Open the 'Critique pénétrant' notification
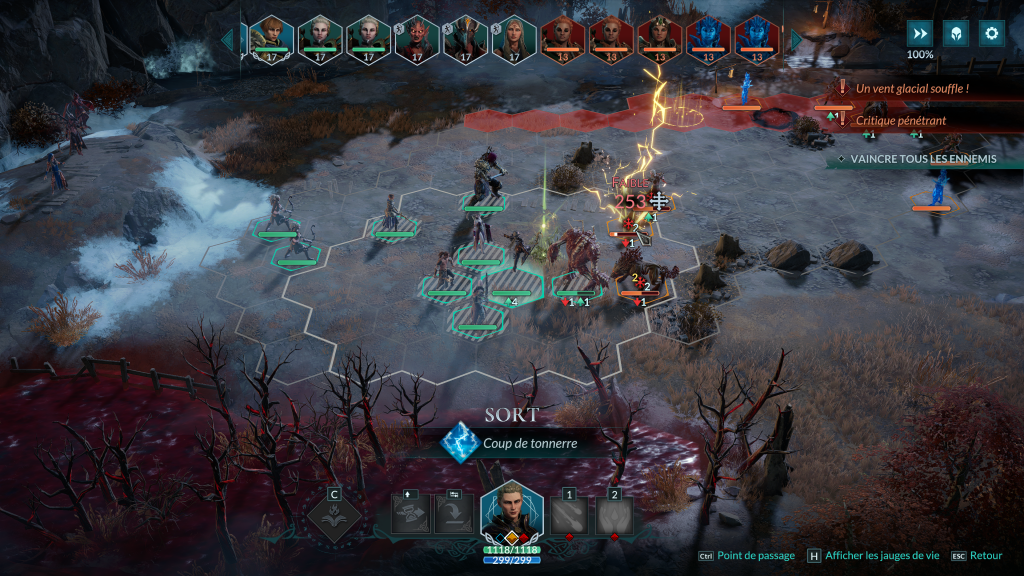 [x=900, y=120]
